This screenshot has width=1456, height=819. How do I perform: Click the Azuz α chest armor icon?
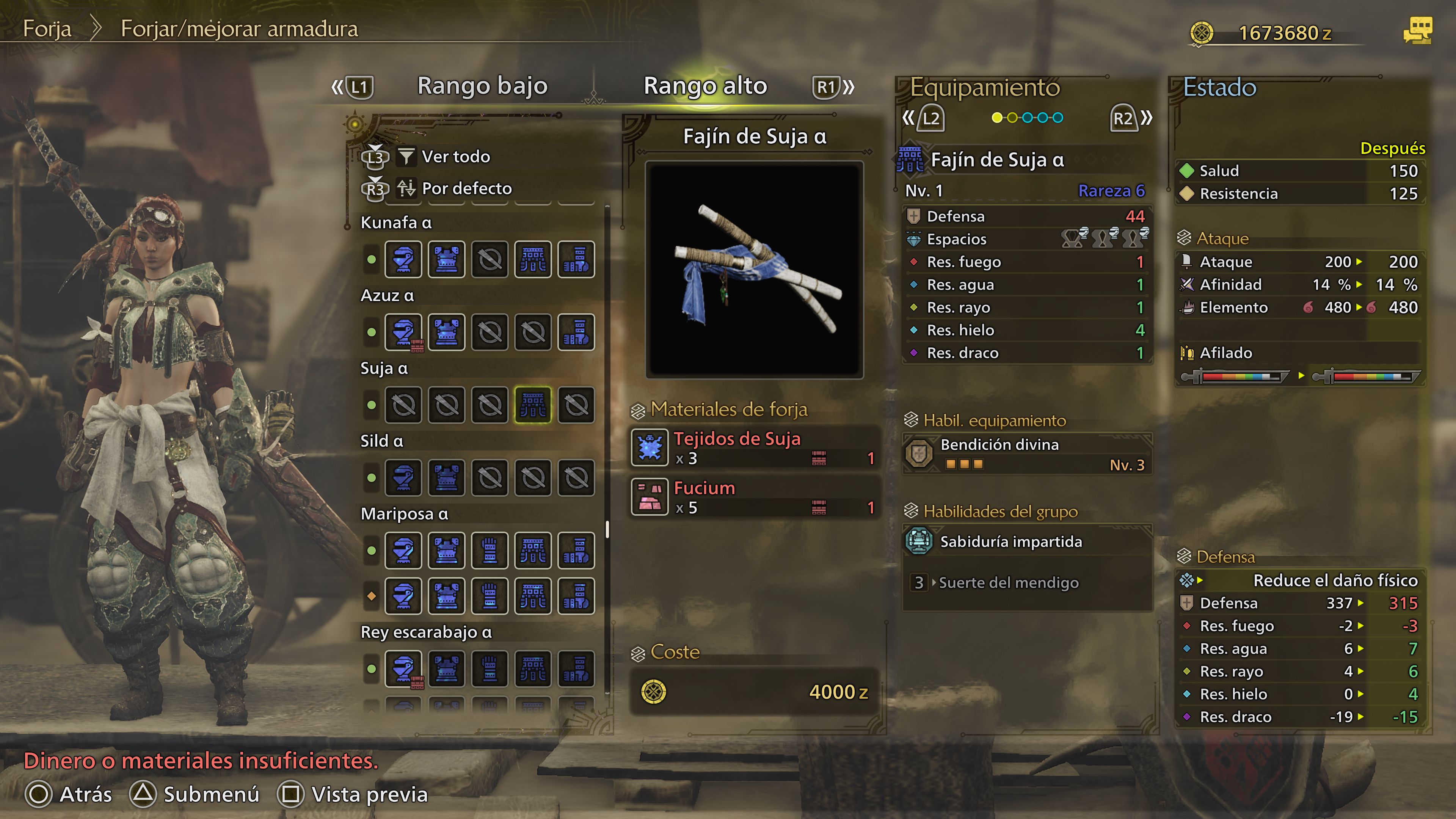point(447,333)
